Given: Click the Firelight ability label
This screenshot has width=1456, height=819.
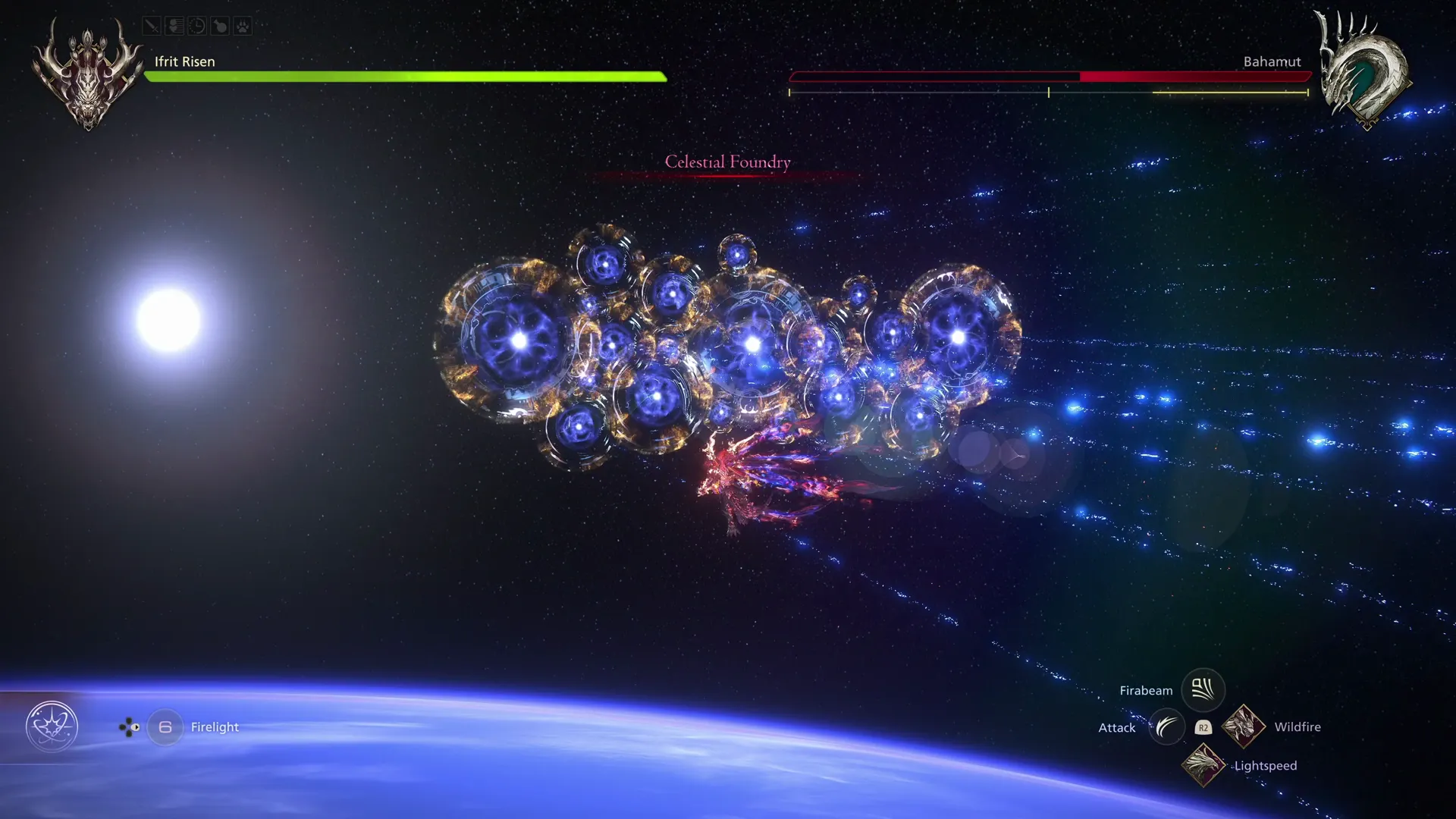Looking at the screenshot, I should point(215,726).
